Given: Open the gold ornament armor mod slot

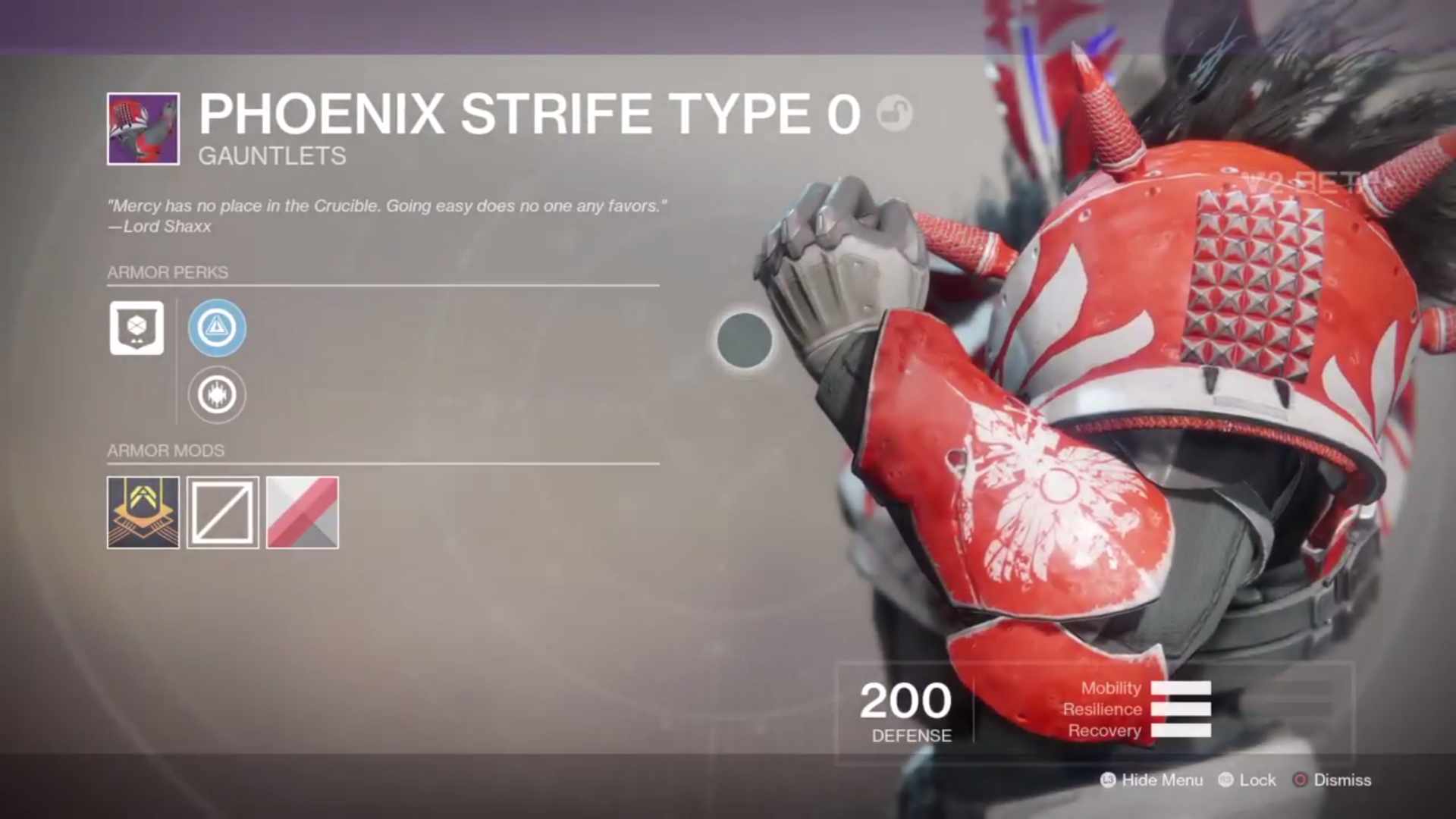Looking at the screenshot, I should pos(143,512).
